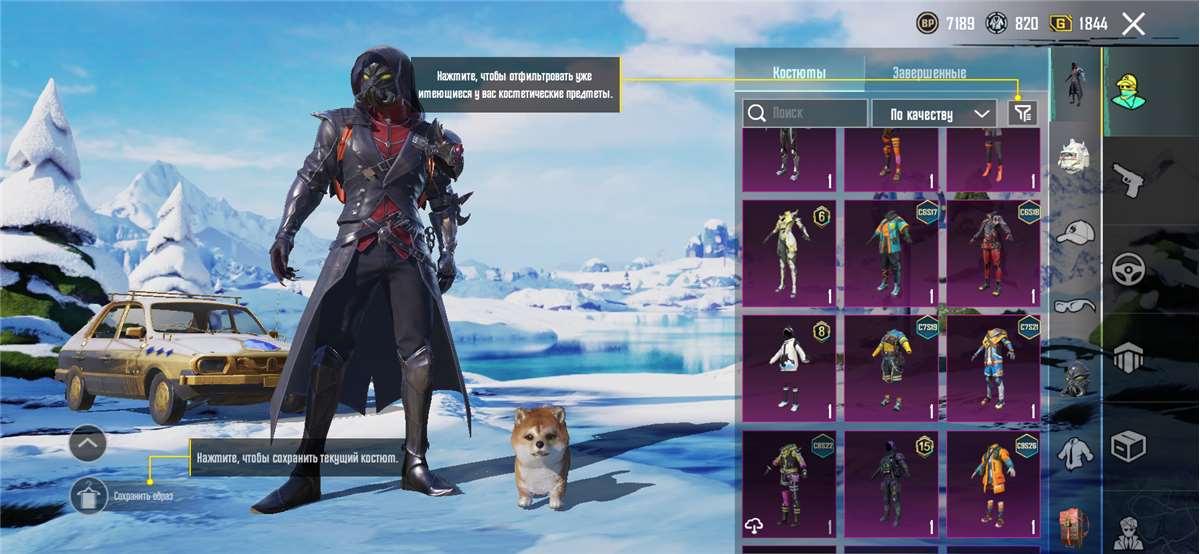Select the backpack subcategory icon

[1076, 525]
